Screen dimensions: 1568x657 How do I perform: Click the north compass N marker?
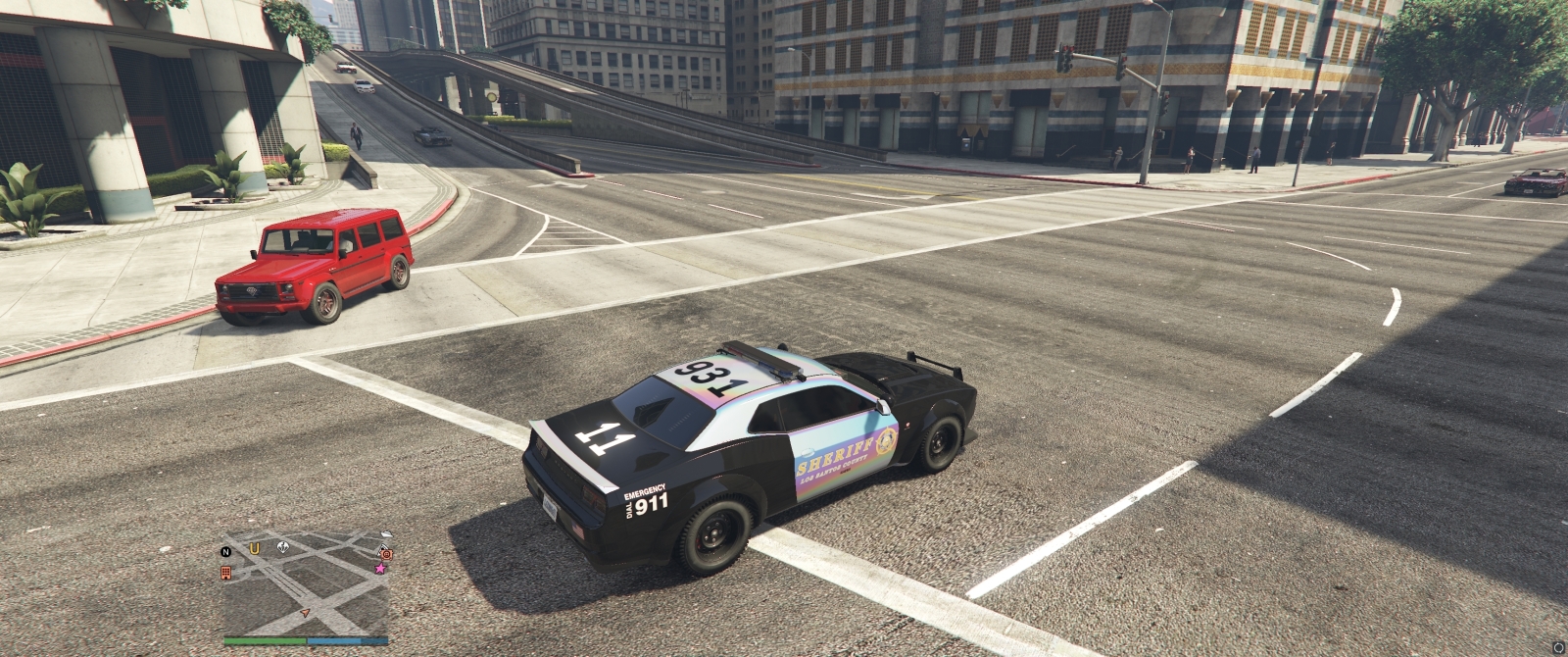[225, 551]
